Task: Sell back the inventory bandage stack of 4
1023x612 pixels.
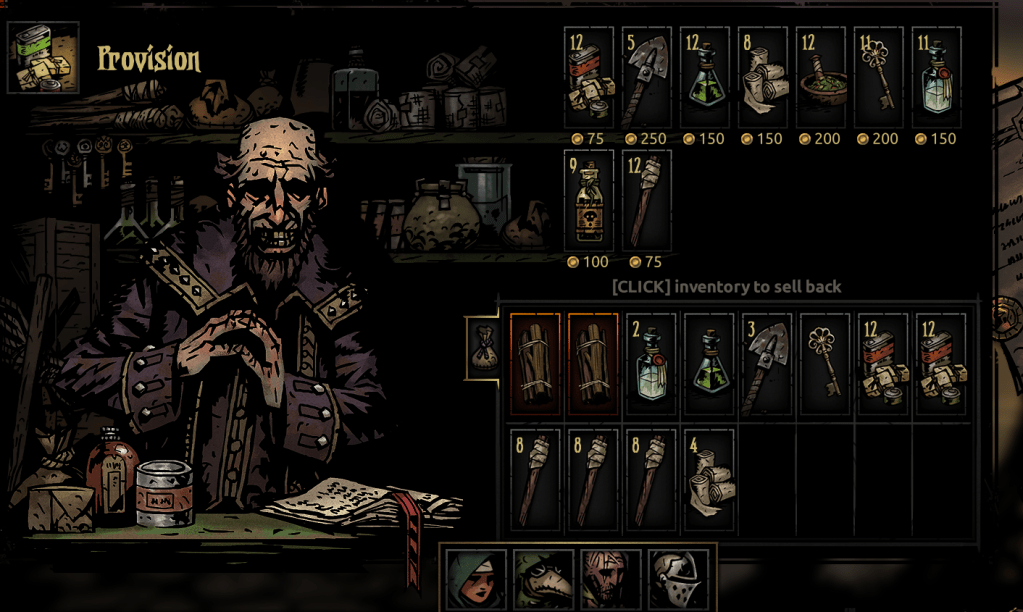Action: tap(709, 479)
